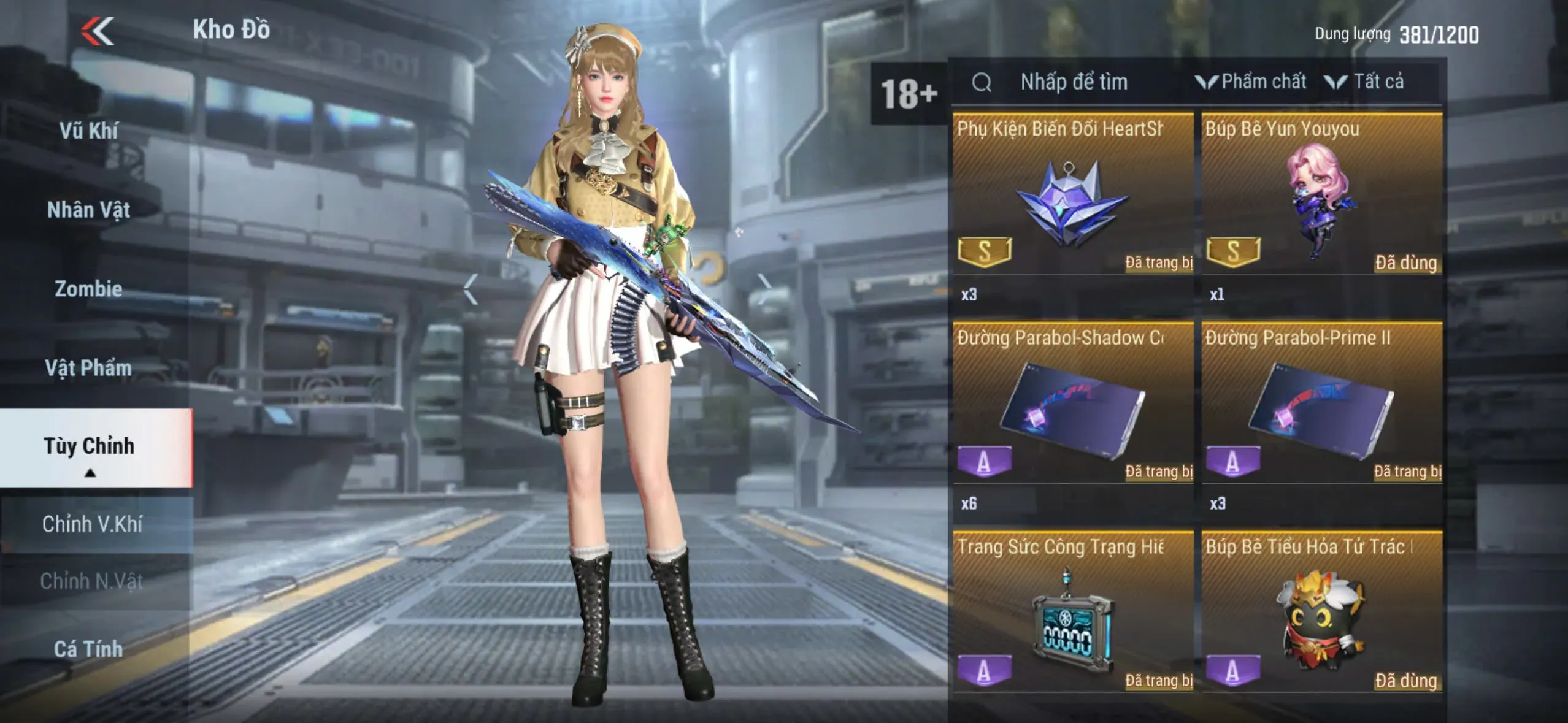1568x723 pixels.
Task: Go back using the double-arrow button
Action: [98, 31]
